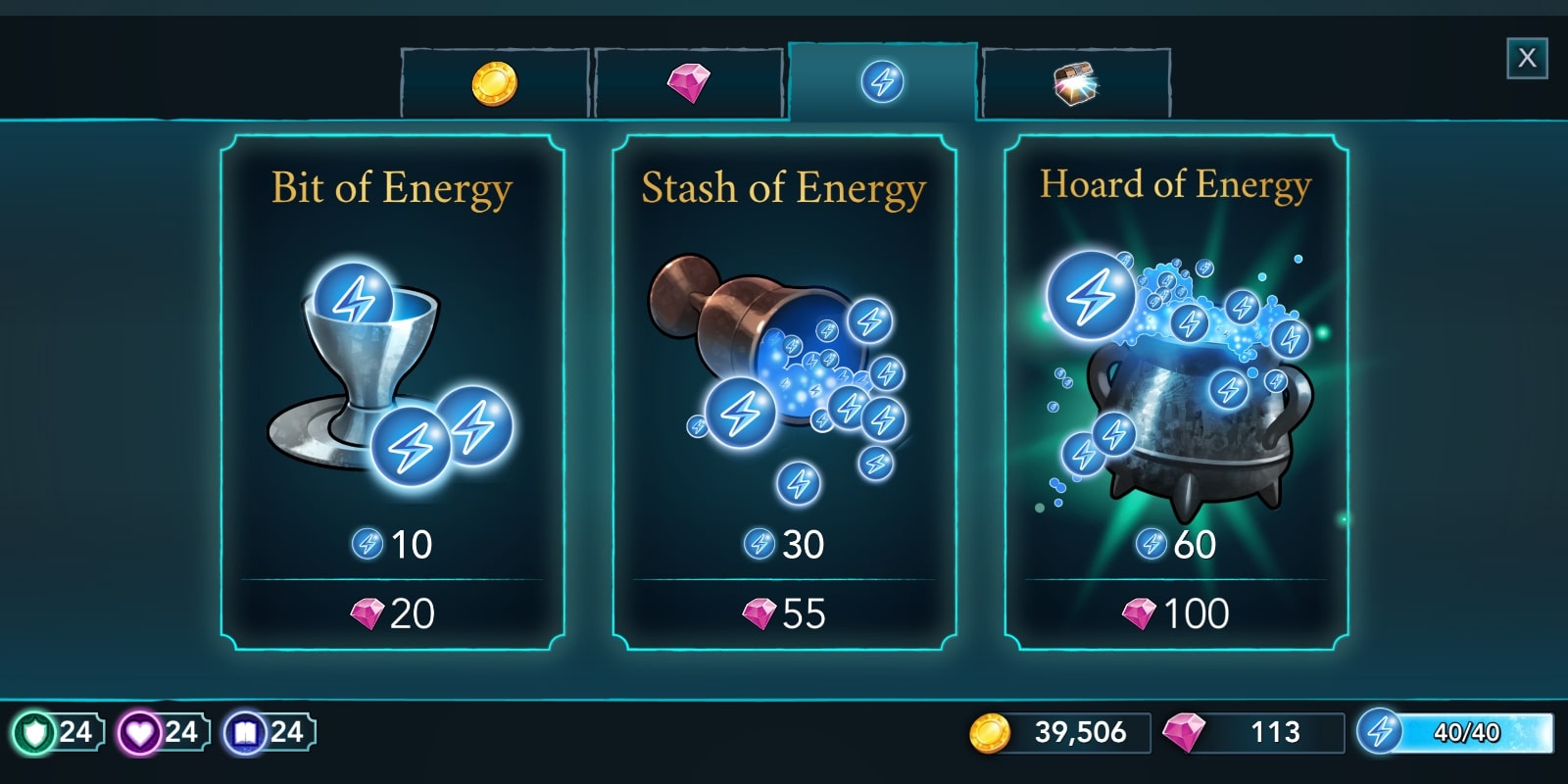Open the gold coin balance counter
The width and height of the screenshot is (1568, 784).
click(x=1058, y=733)
